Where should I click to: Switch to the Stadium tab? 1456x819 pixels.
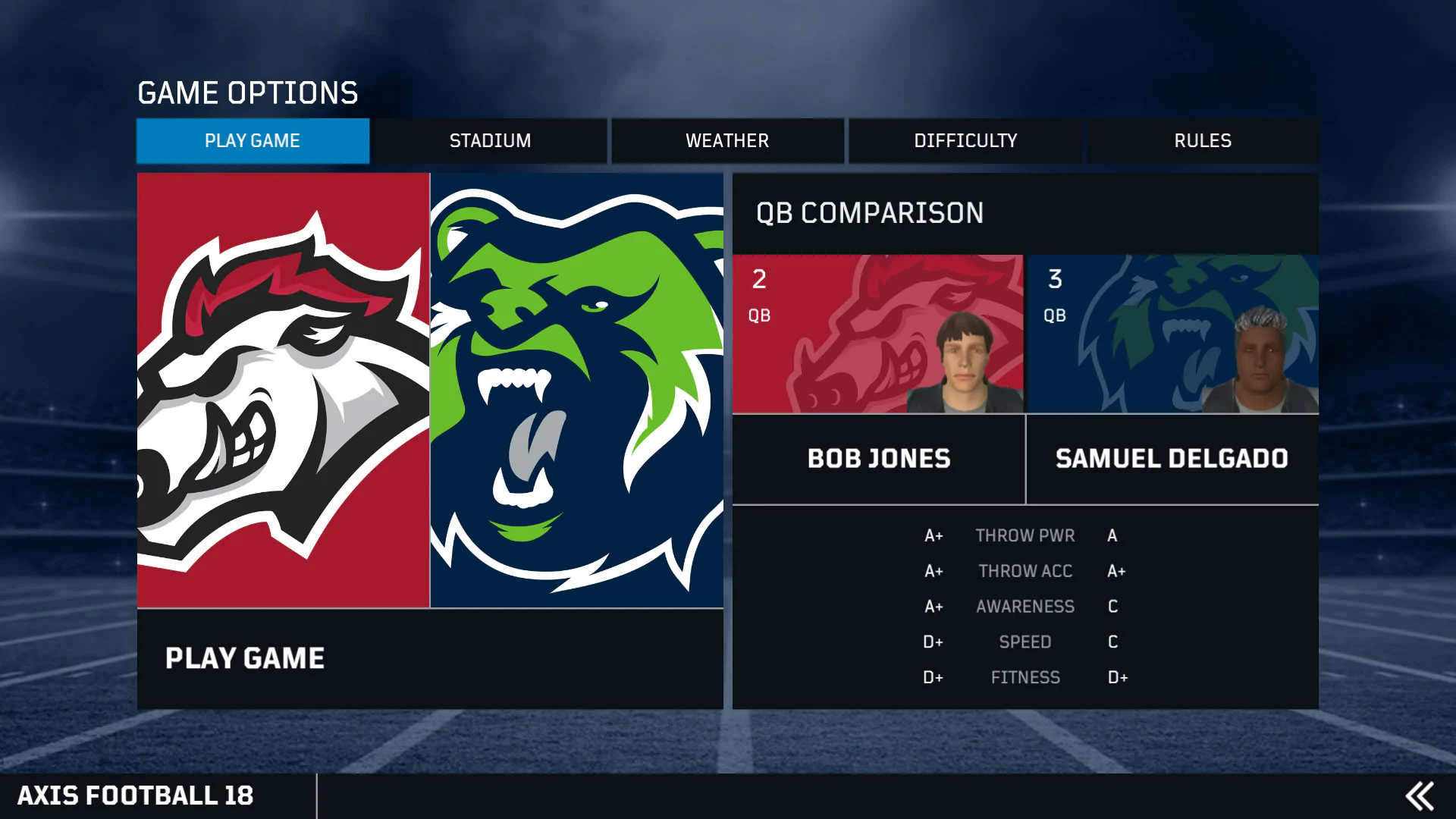[490, 140]
